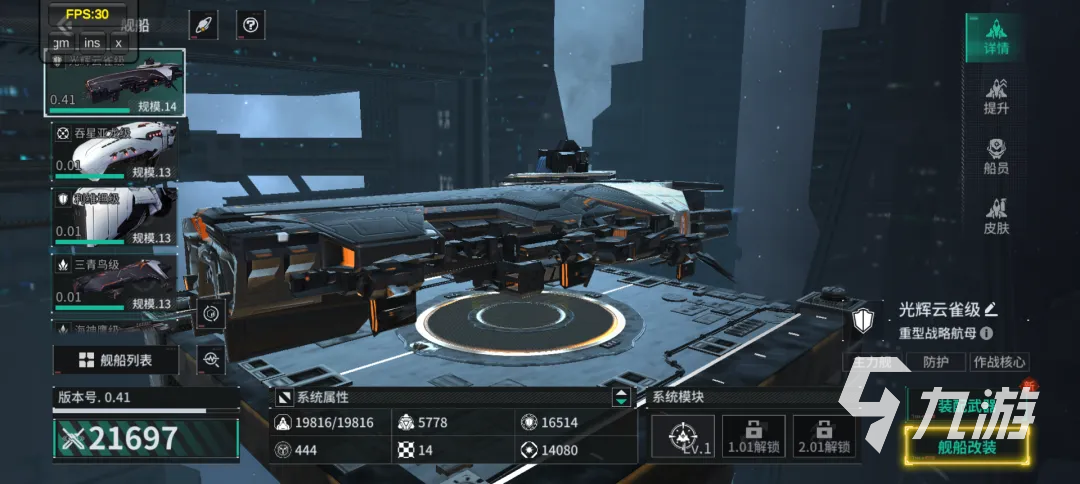Rename ship with the pencil edit icon
1080x484 pixels.
coord(991,309)
